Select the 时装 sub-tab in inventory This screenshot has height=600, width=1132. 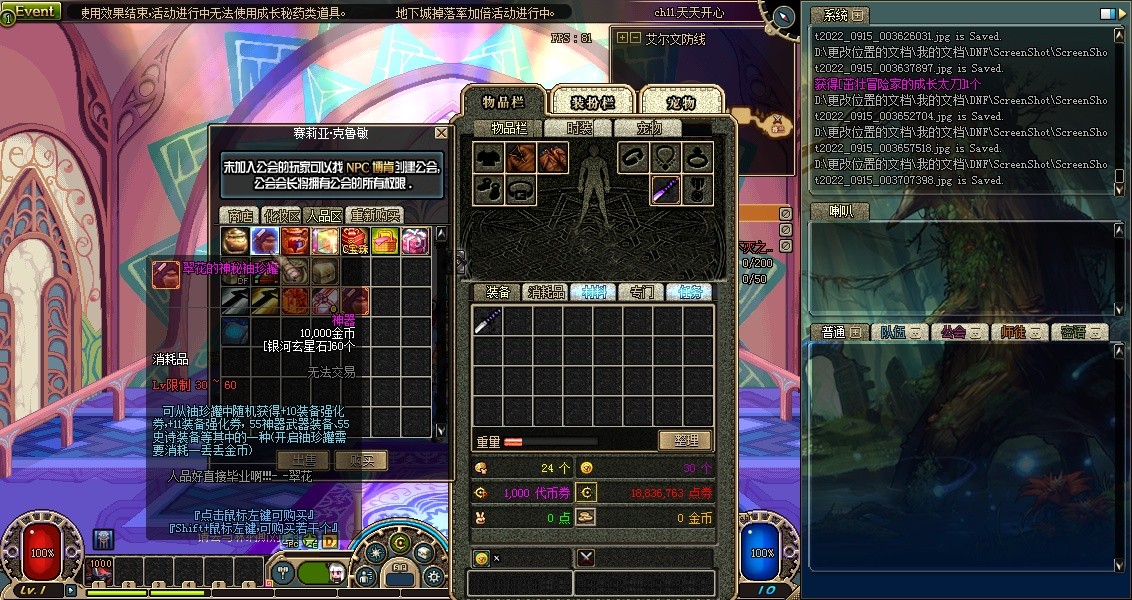click(x=579, y=128)
